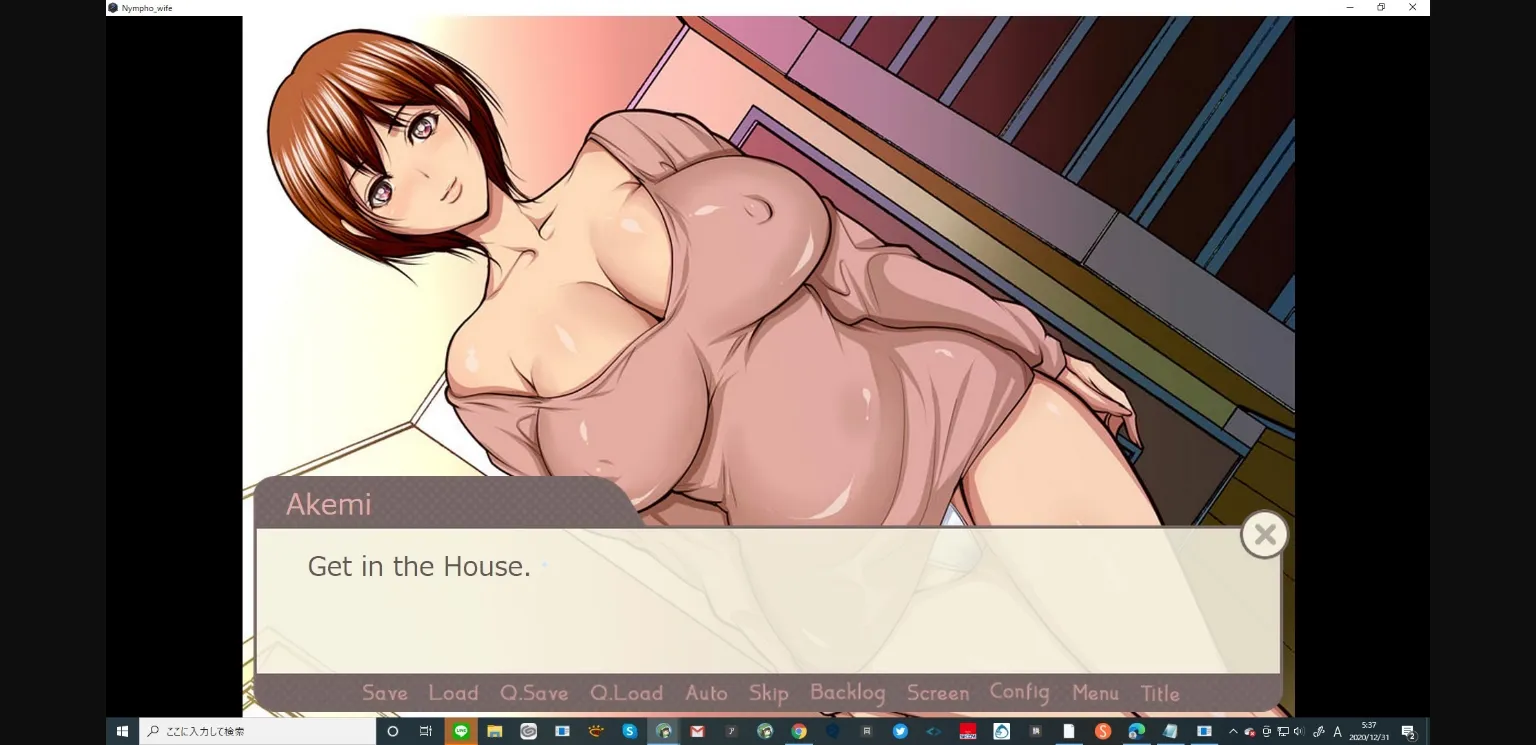This screenshot has width=1536, height=745.
Task: Switch input method via the 'A' tray indicator
Action: click(x=1338, y=731)
